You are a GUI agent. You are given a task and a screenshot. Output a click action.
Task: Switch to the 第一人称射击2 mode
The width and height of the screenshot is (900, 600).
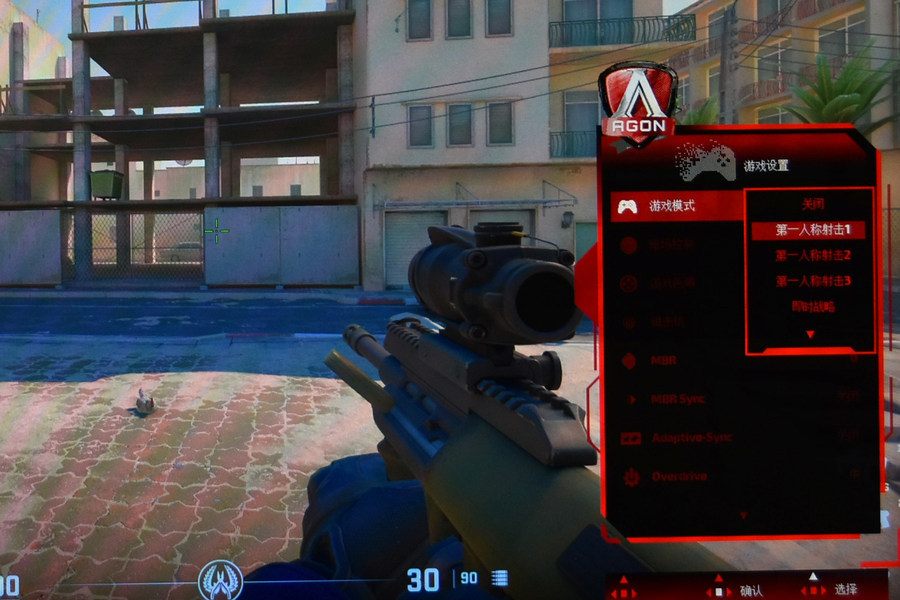click(811, 256)
